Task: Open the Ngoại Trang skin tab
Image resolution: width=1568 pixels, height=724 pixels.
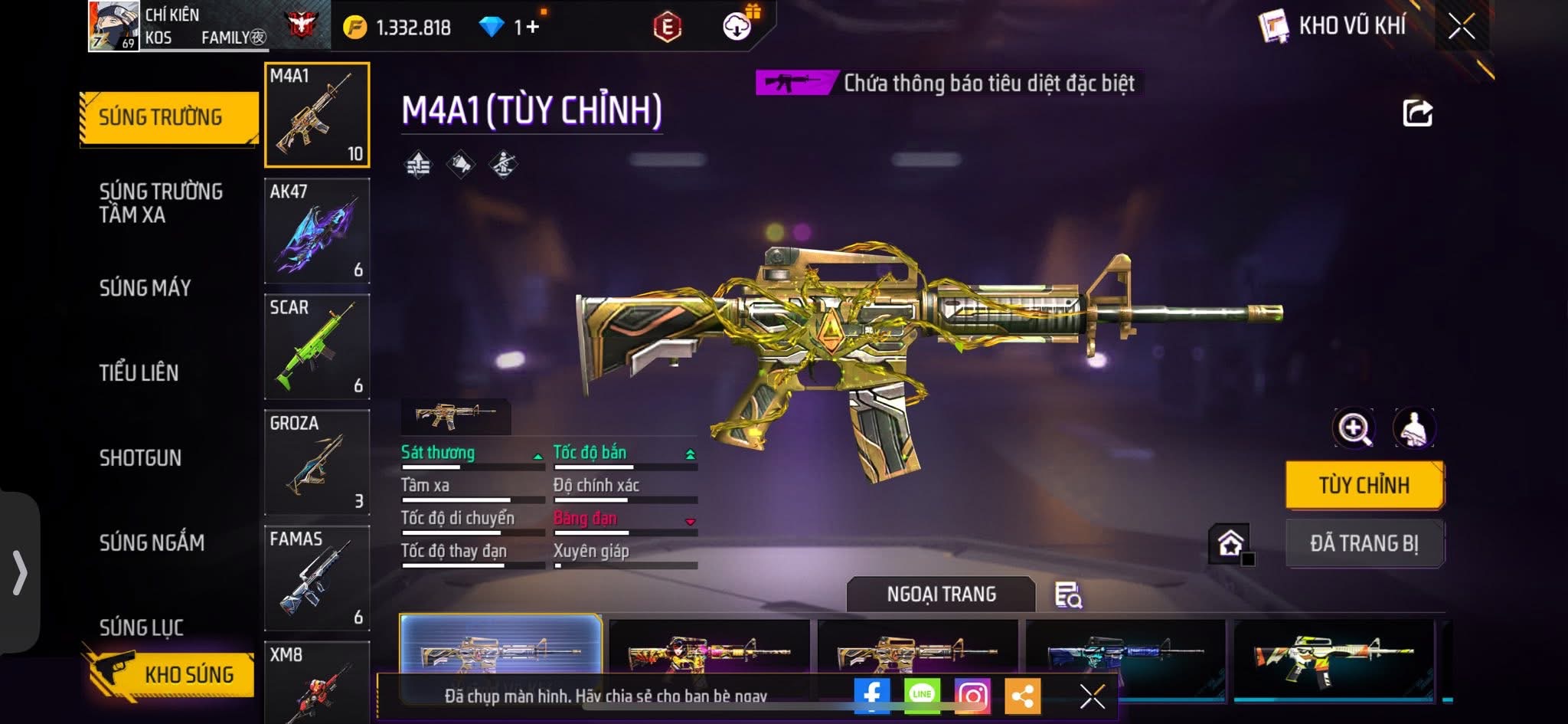Action: click(x=941, y=595)
